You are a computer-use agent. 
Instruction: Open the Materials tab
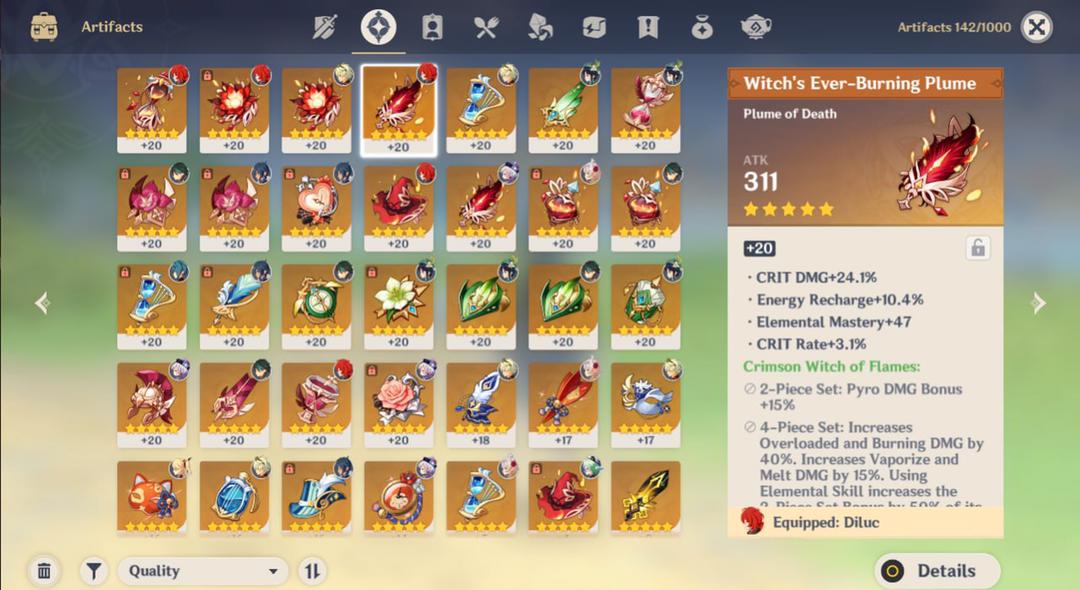click(x=540, y=27)
